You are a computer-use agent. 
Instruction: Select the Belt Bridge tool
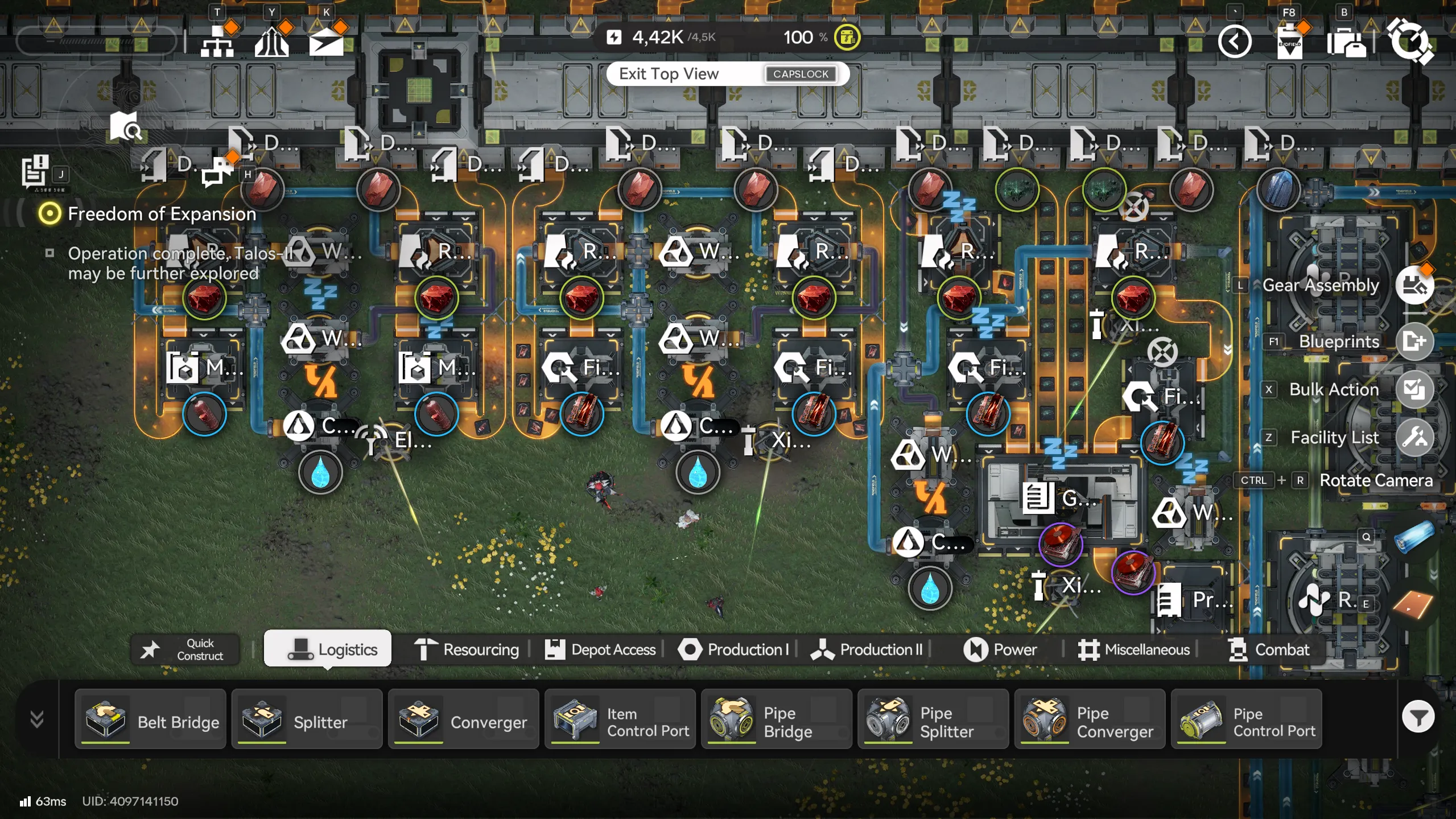151,719
